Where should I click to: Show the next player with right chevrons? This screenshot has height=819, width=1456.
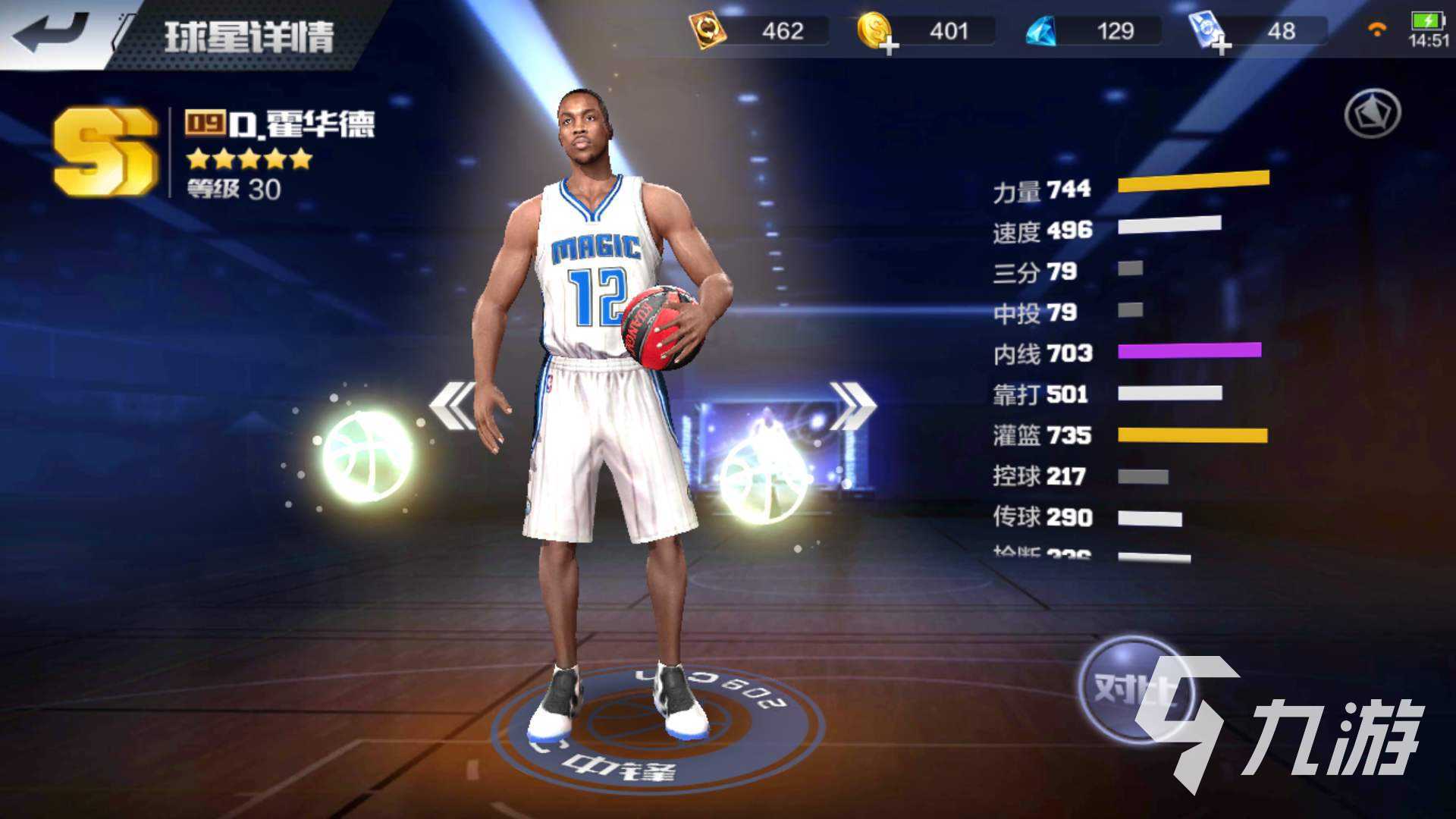(x=852, y=406)
